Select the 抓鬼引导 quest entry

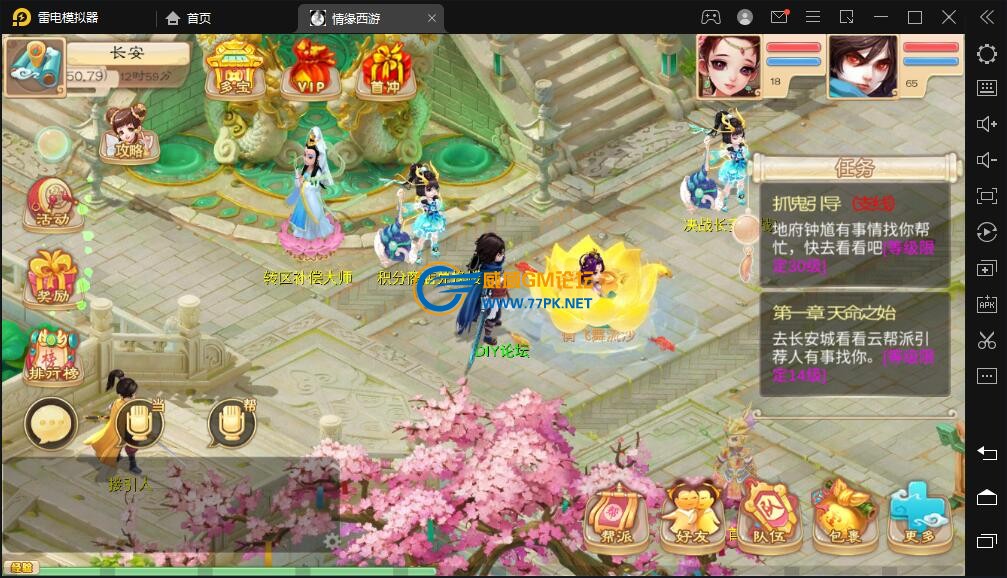tap(853, 232)
